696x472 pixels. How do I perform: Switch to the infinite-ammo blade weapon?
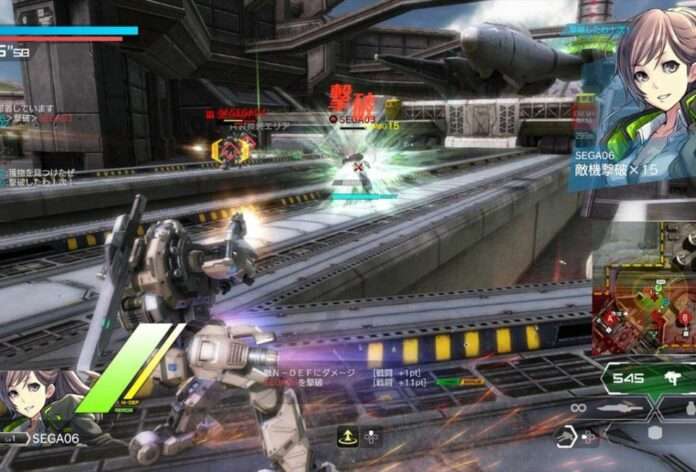(610, 408)
